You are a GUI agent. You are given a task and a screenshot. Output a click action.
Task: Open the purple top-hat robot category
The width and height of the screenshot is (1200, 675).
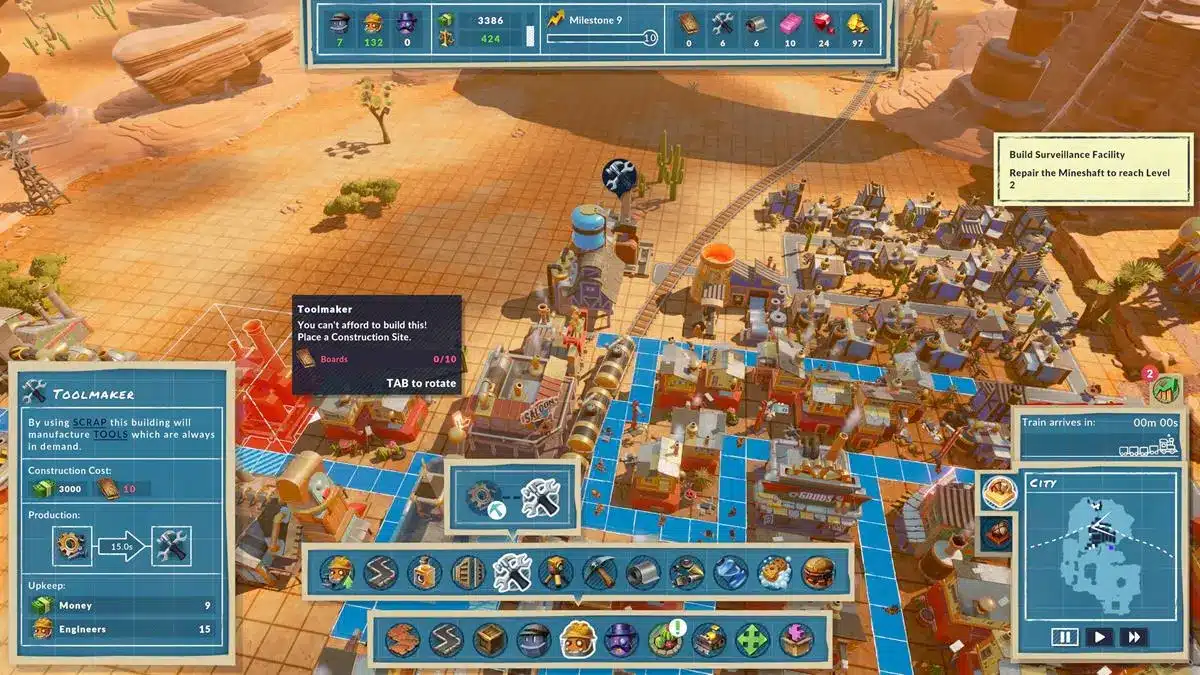click(x=622, y=639)
